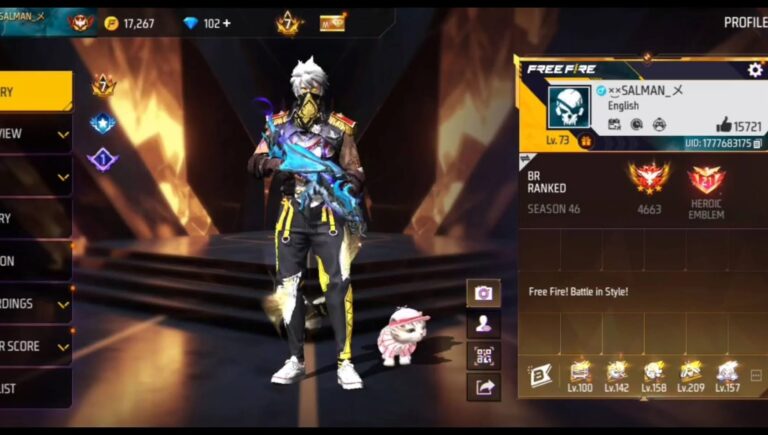
Task: Open the camera screenshot button
Action: 483,292
